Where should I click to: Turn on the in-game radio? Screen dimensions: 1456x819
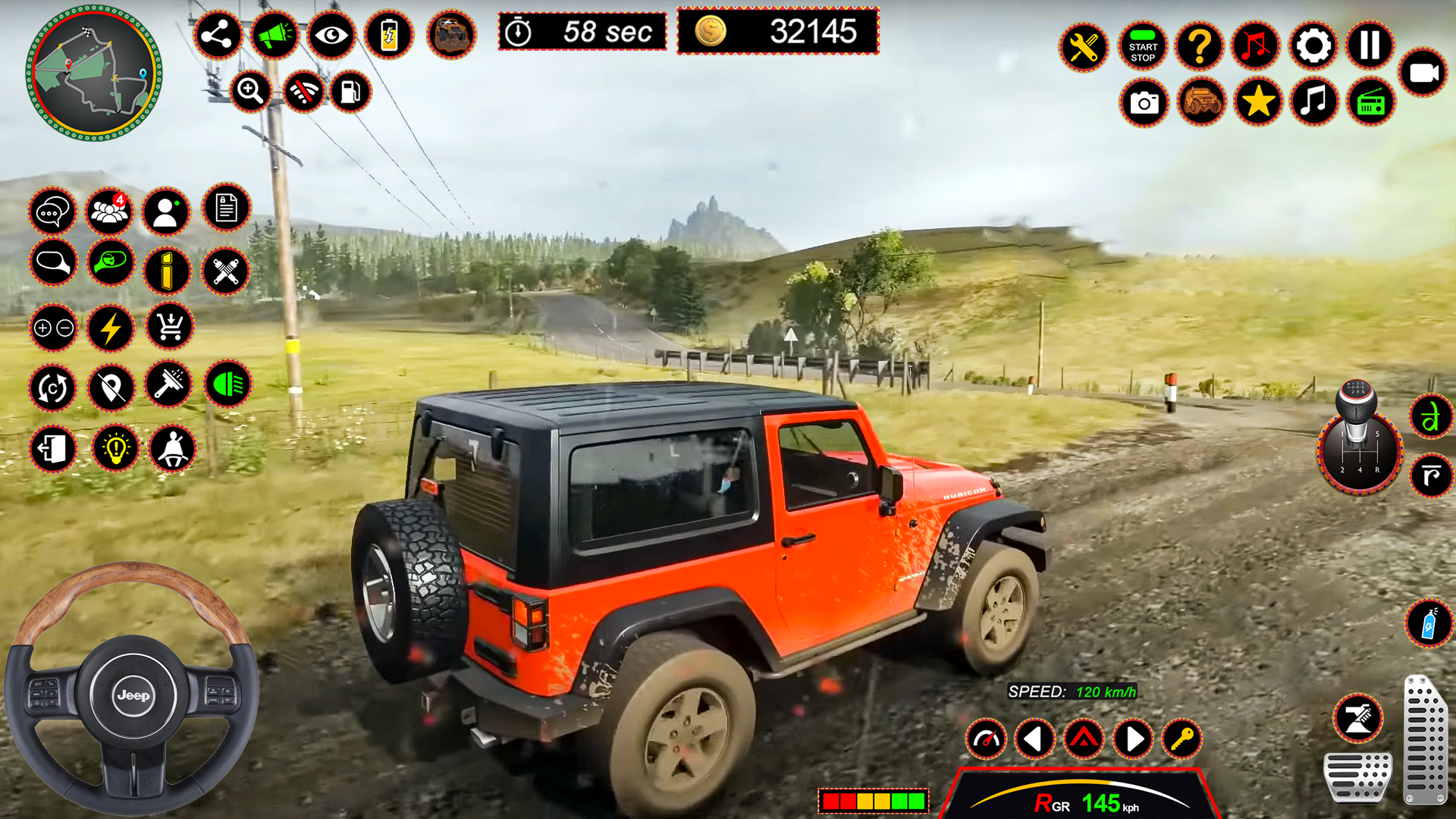coord(1372,101)
